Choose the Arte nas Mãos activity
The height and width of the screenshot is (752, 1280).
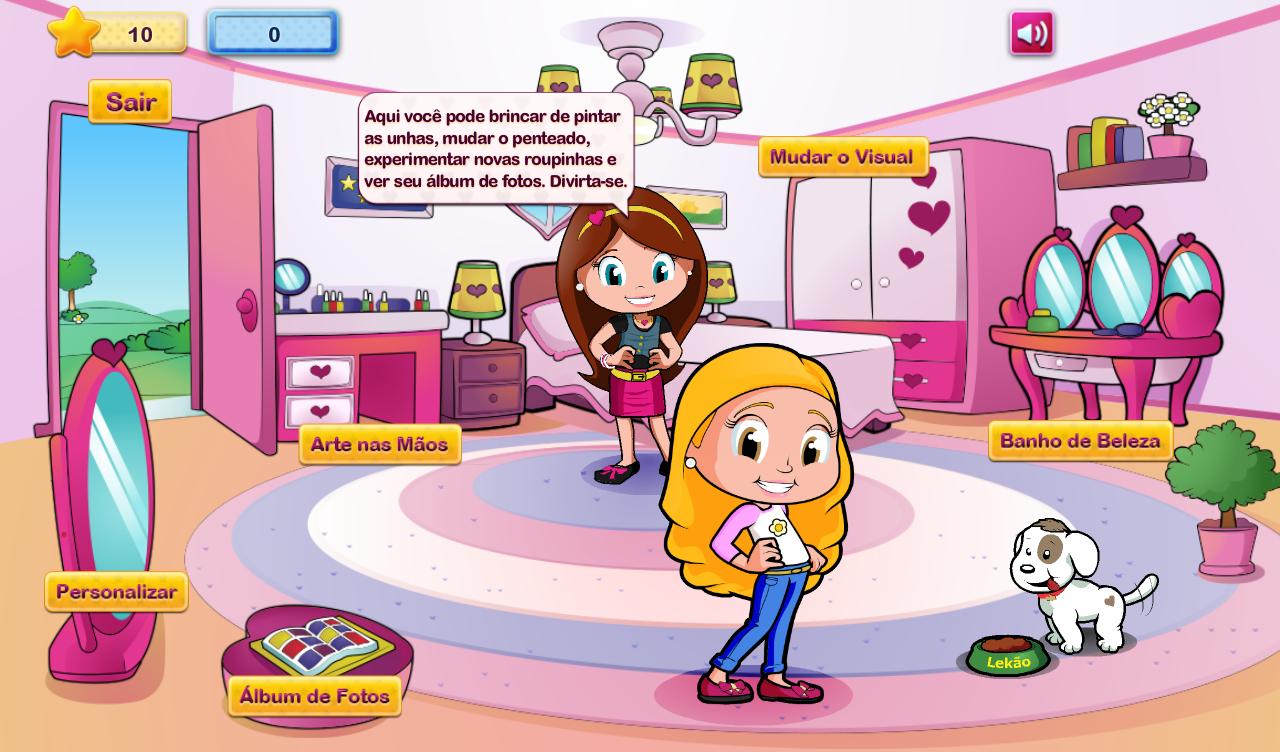(x=380, y=444)
